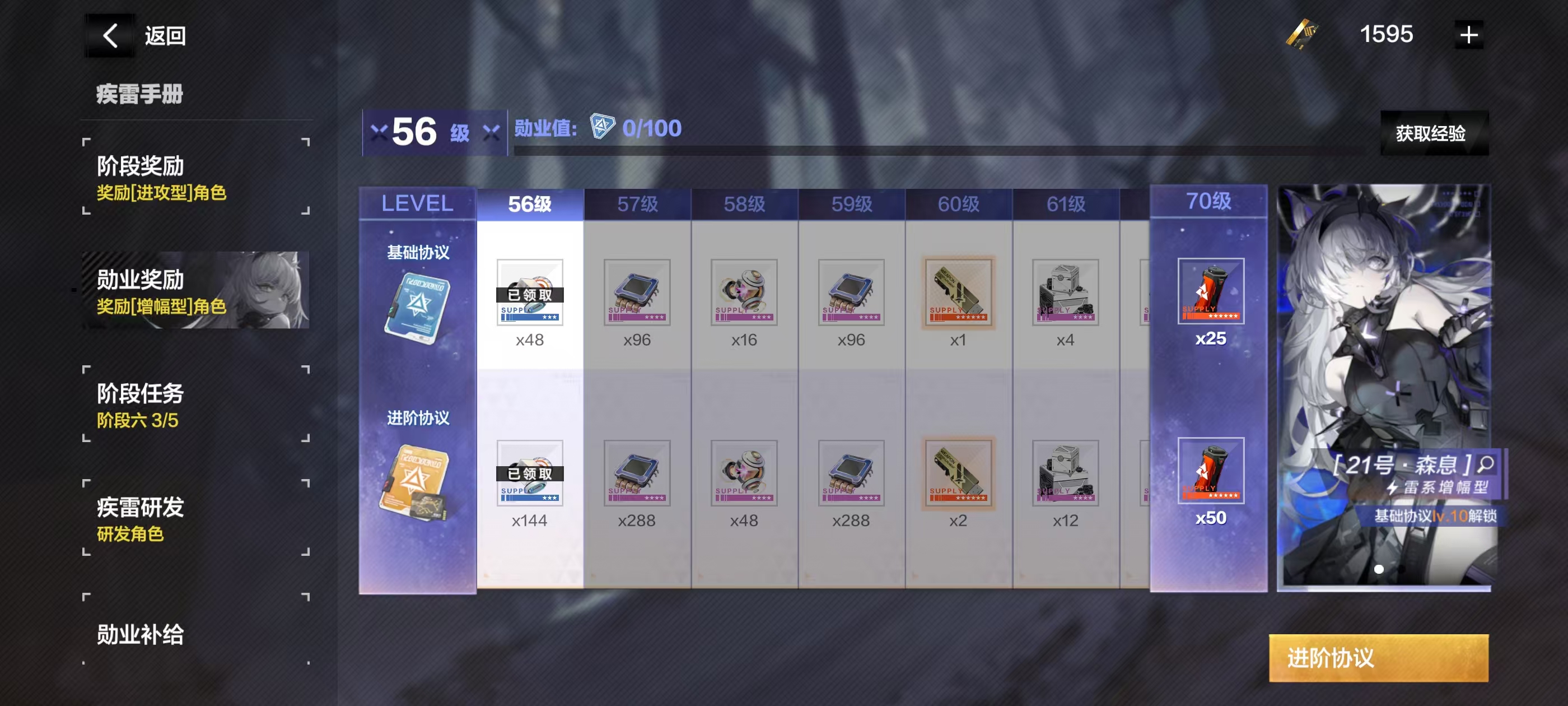The height and width of the screenshot is (706, 1568).
Task: Tap the blue 基础协议 pass card
Action: coord(418,307)
